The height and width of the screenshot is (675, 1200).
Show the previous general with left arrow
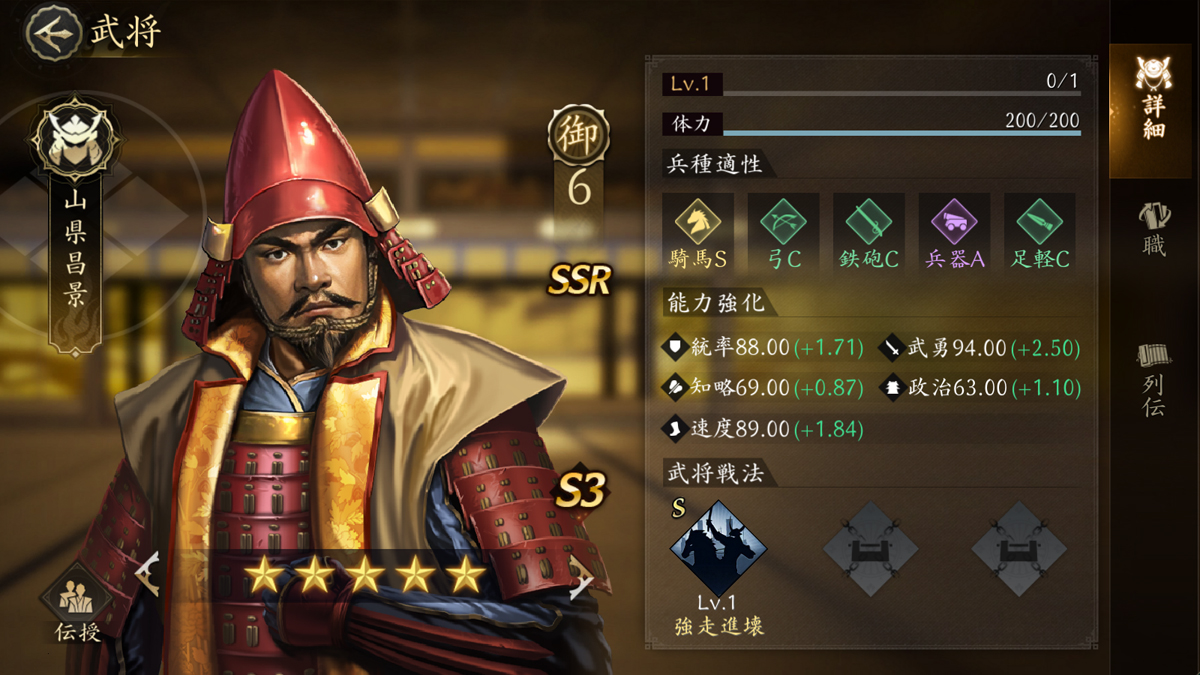pos(148,575)
